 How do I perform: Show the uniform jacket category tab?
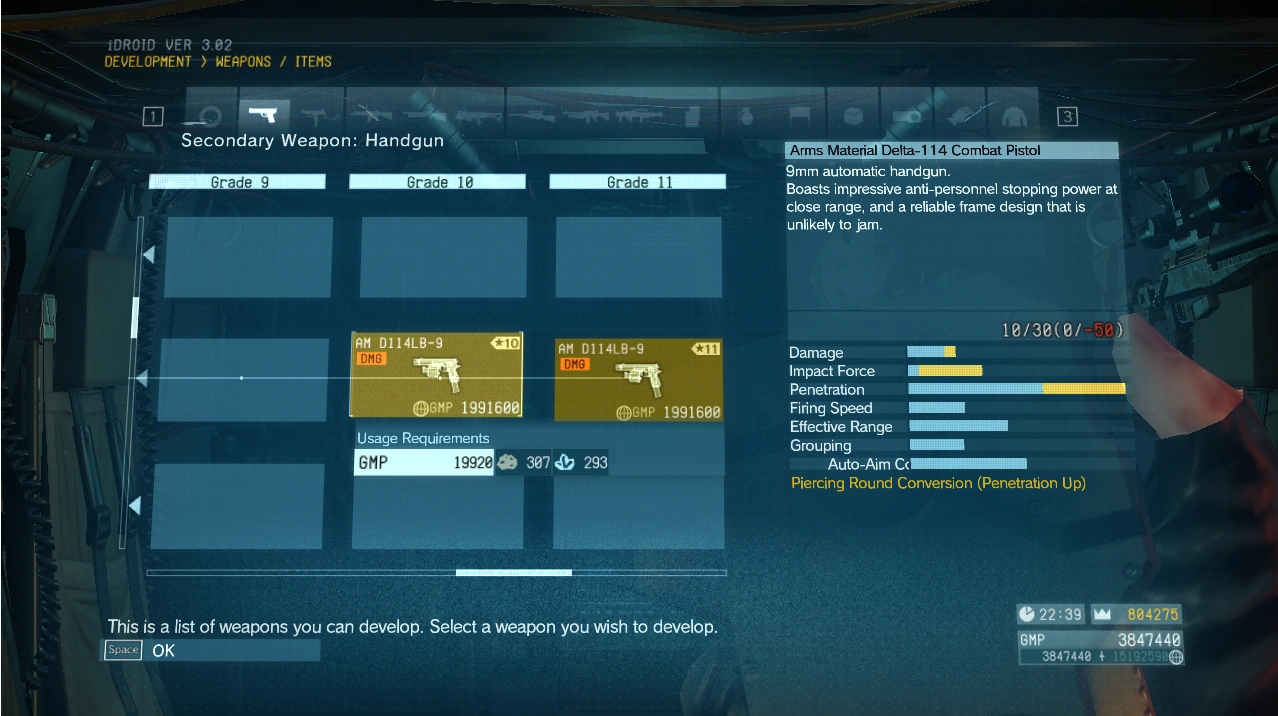(1012, 115)
